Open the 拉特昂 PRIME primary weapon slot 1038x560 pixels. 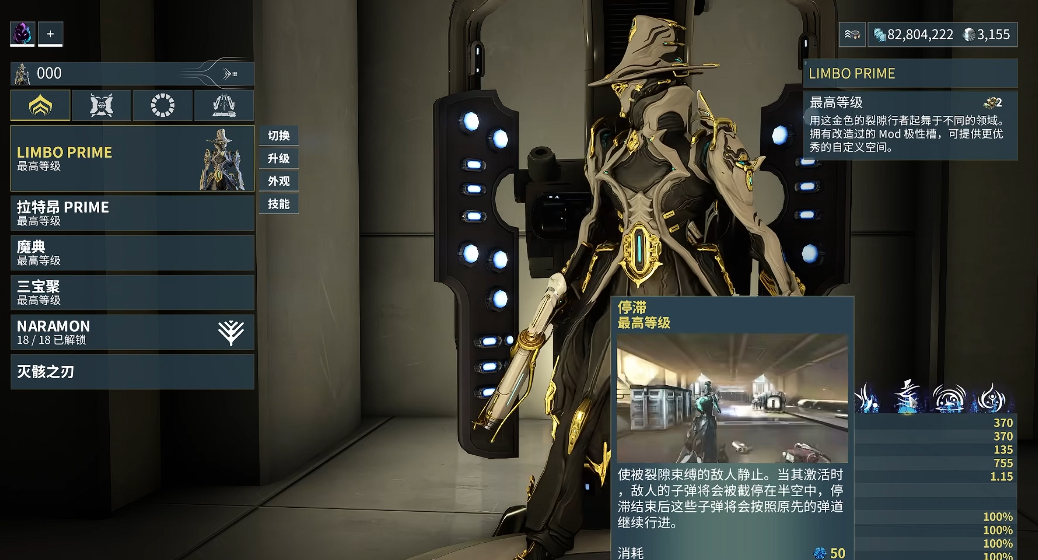coord(132,213)
